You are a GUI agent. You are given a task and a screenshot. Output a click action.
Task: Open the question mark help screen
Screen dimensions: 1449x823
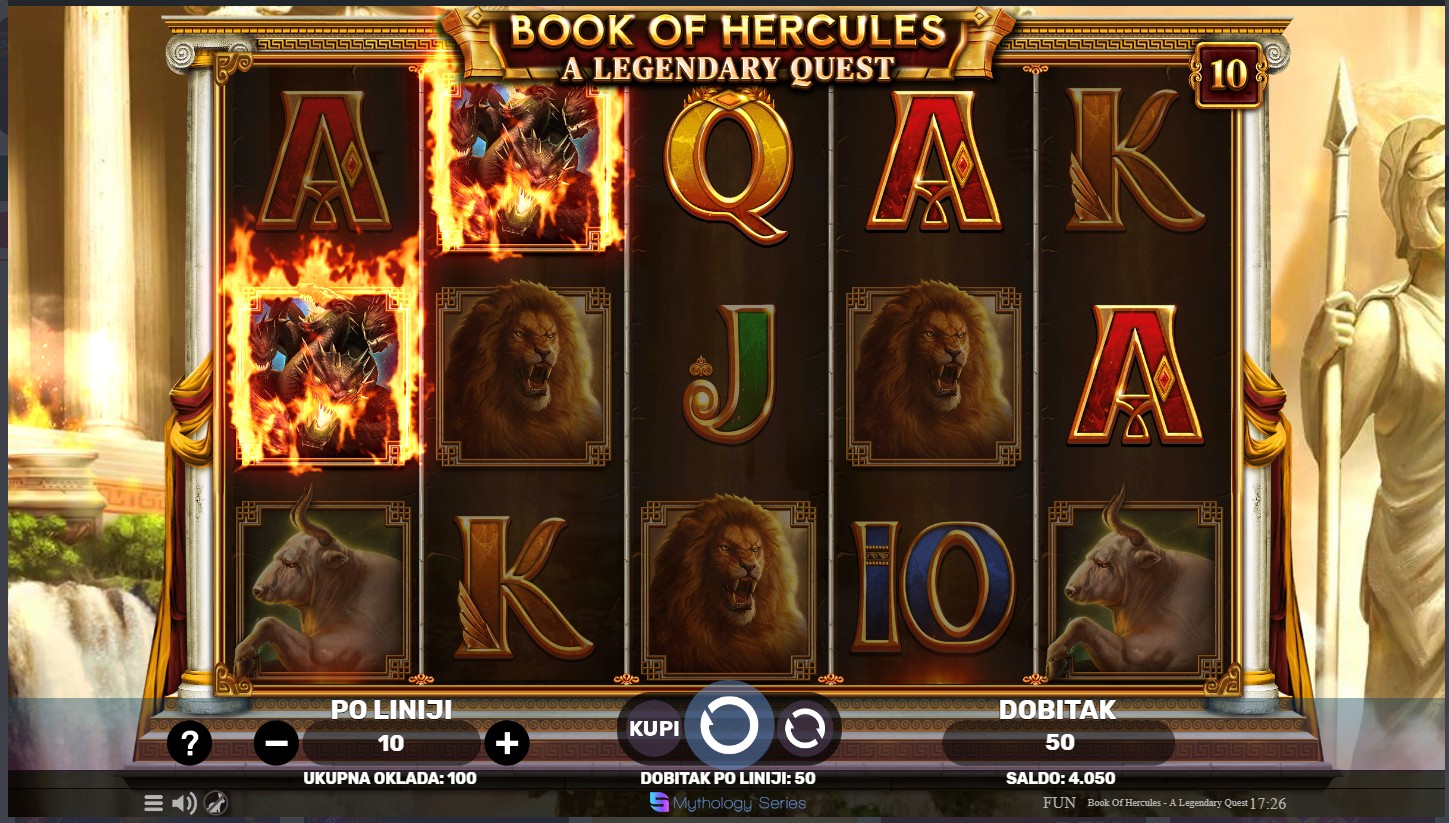(x=189, y=743)
